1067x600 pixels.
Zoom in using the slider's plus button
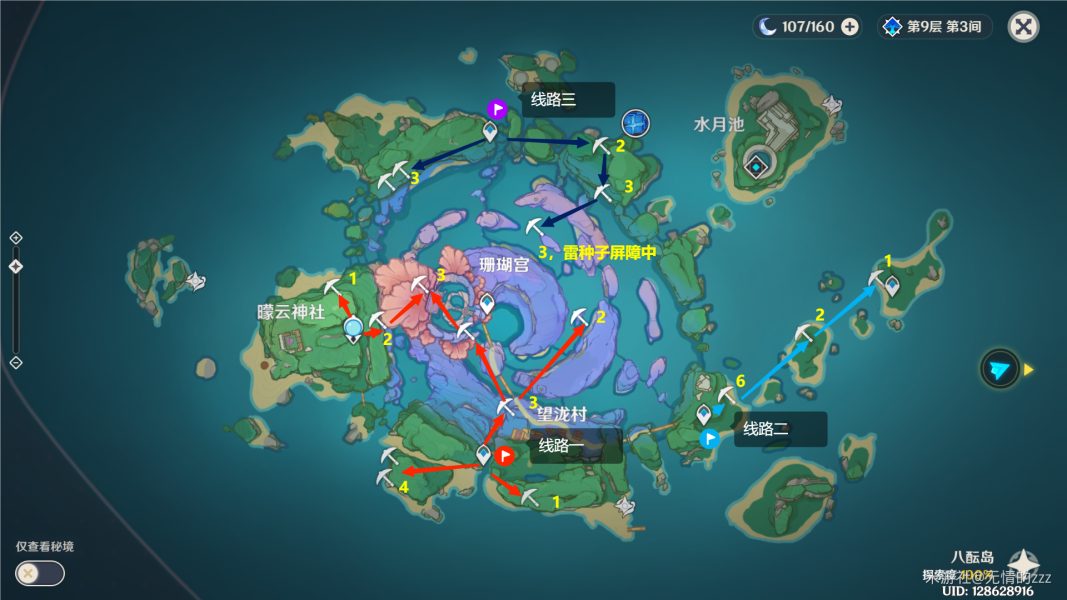(x=16, y=238)
